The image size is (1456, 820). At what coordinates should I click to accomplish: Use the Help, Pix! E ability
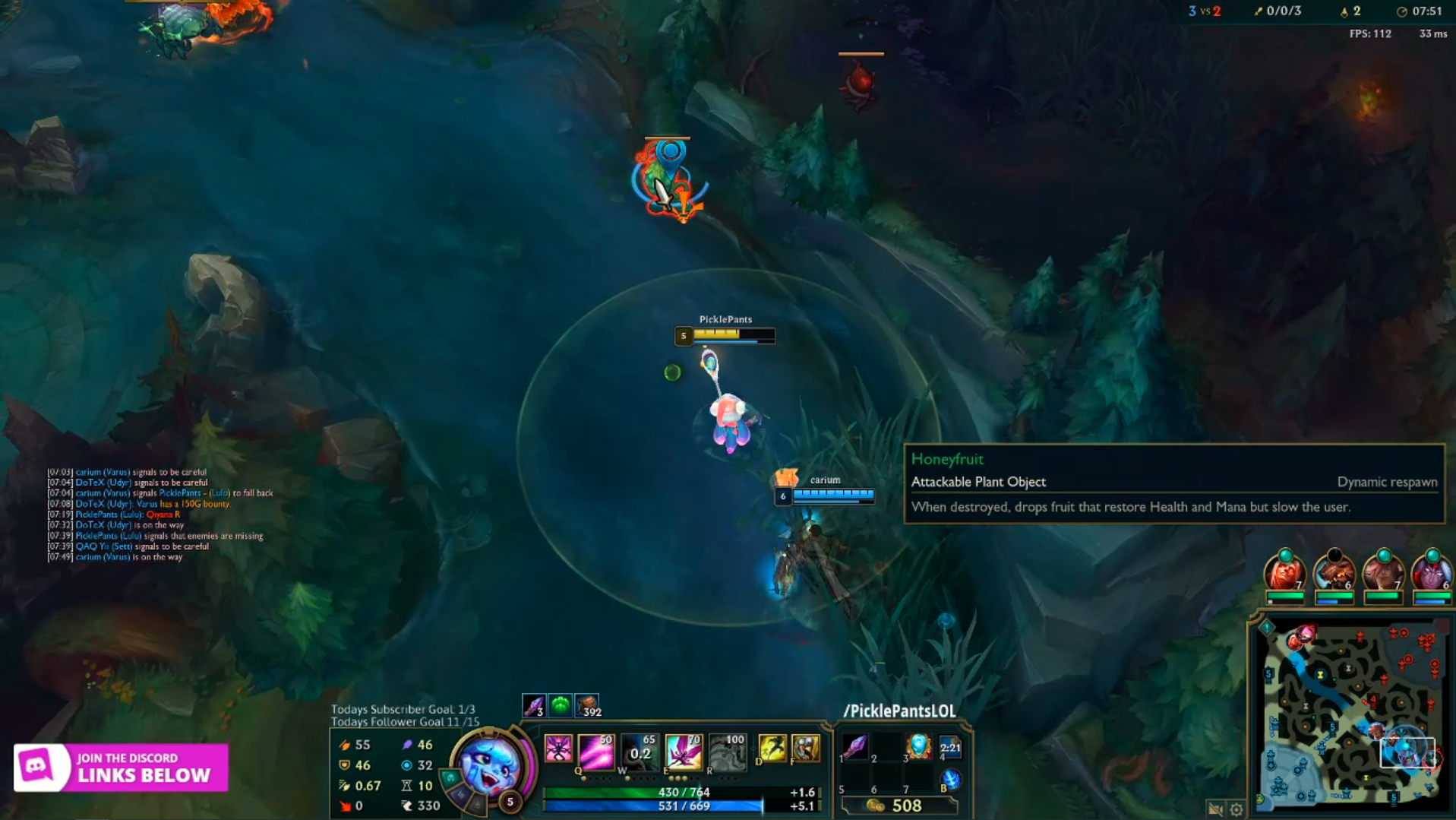tap(683, 751)
